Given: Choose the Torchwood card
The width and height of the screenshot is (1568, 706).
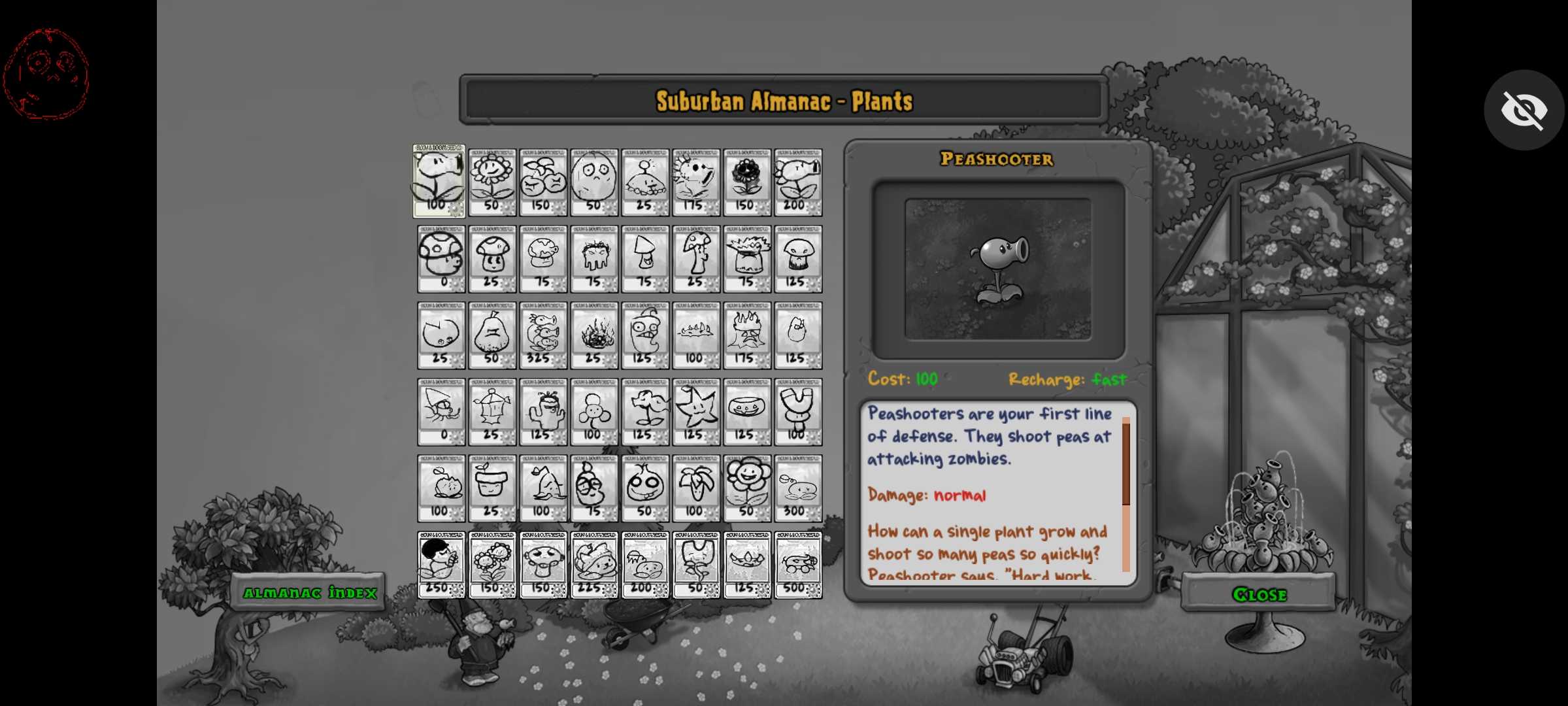Looking at the screenshot, I should 747,335.
